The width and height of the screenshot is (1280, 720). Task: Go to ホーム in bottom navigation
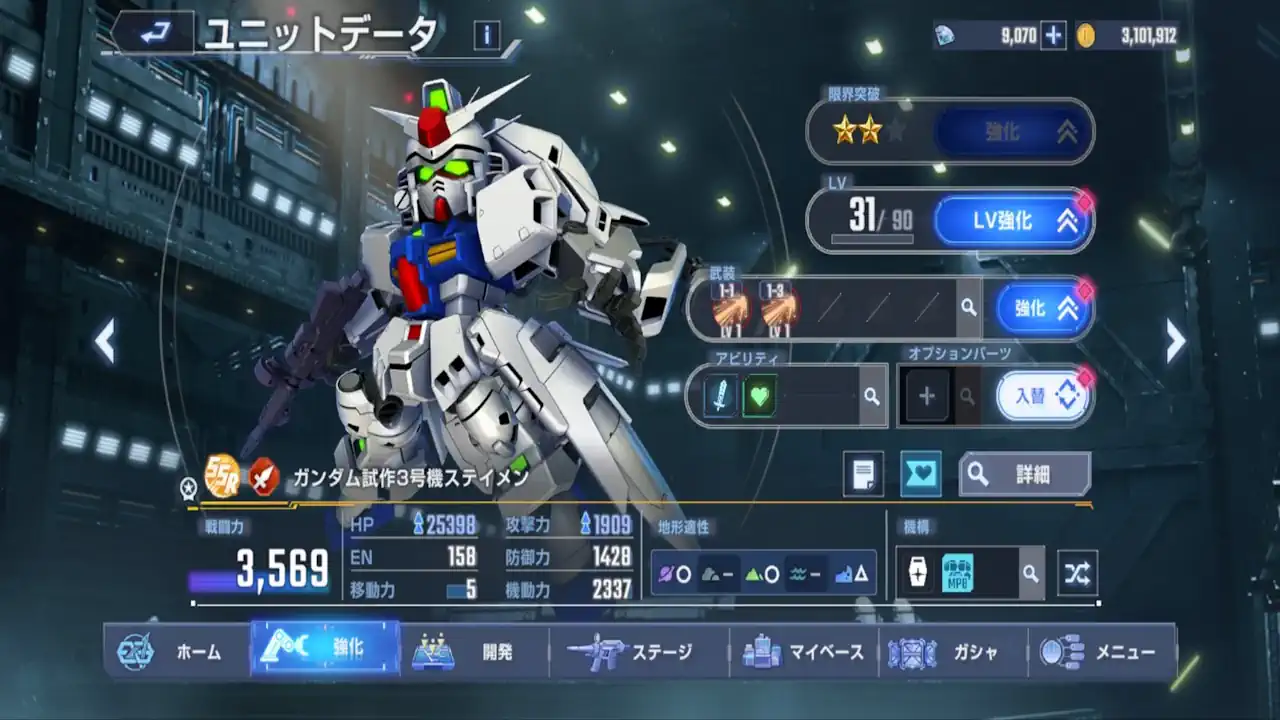pos(178,652)
